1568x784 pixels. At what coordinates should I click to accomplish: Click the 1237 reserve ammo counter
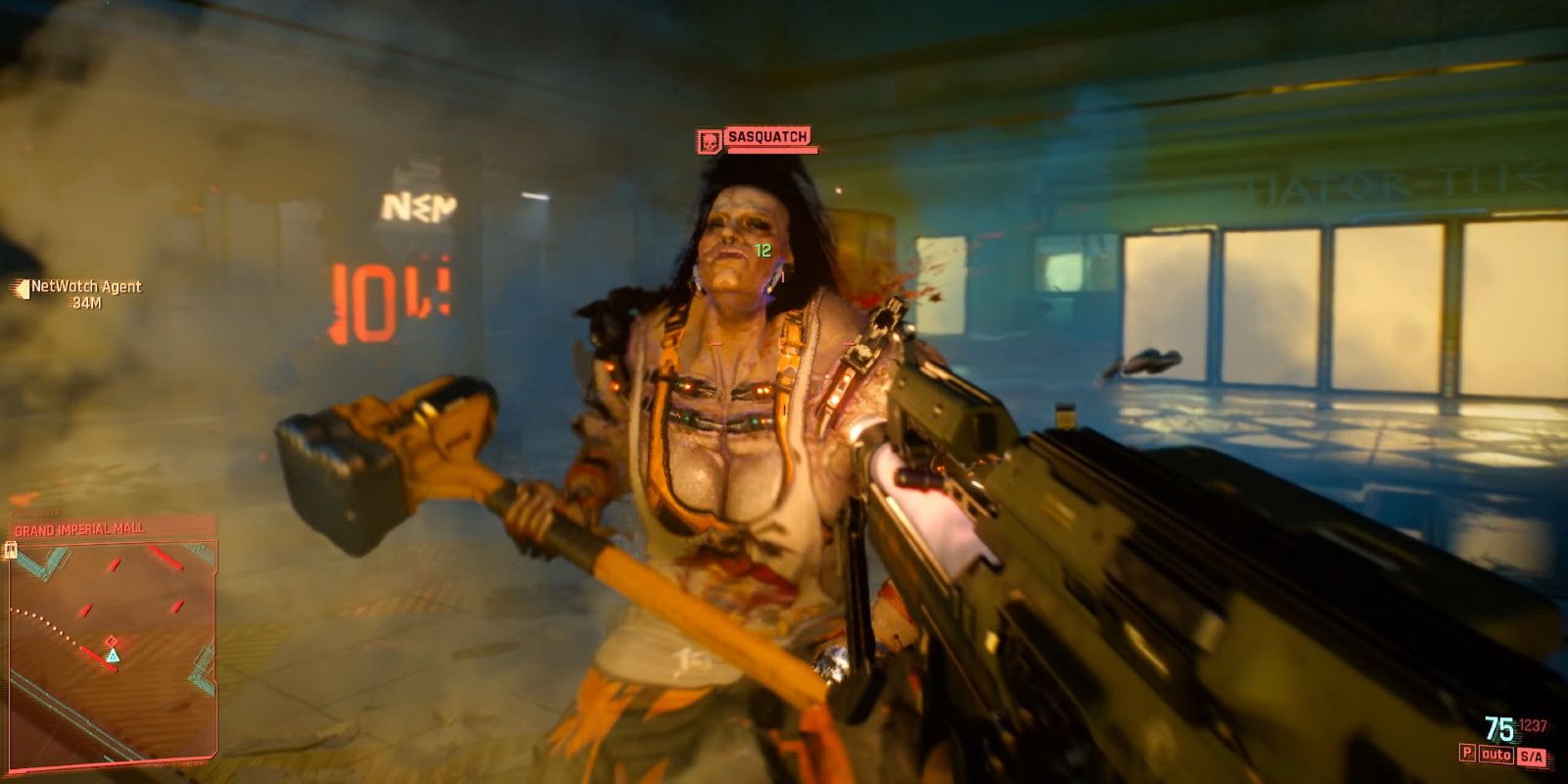pyautogui.click(x=1534, y=724)
